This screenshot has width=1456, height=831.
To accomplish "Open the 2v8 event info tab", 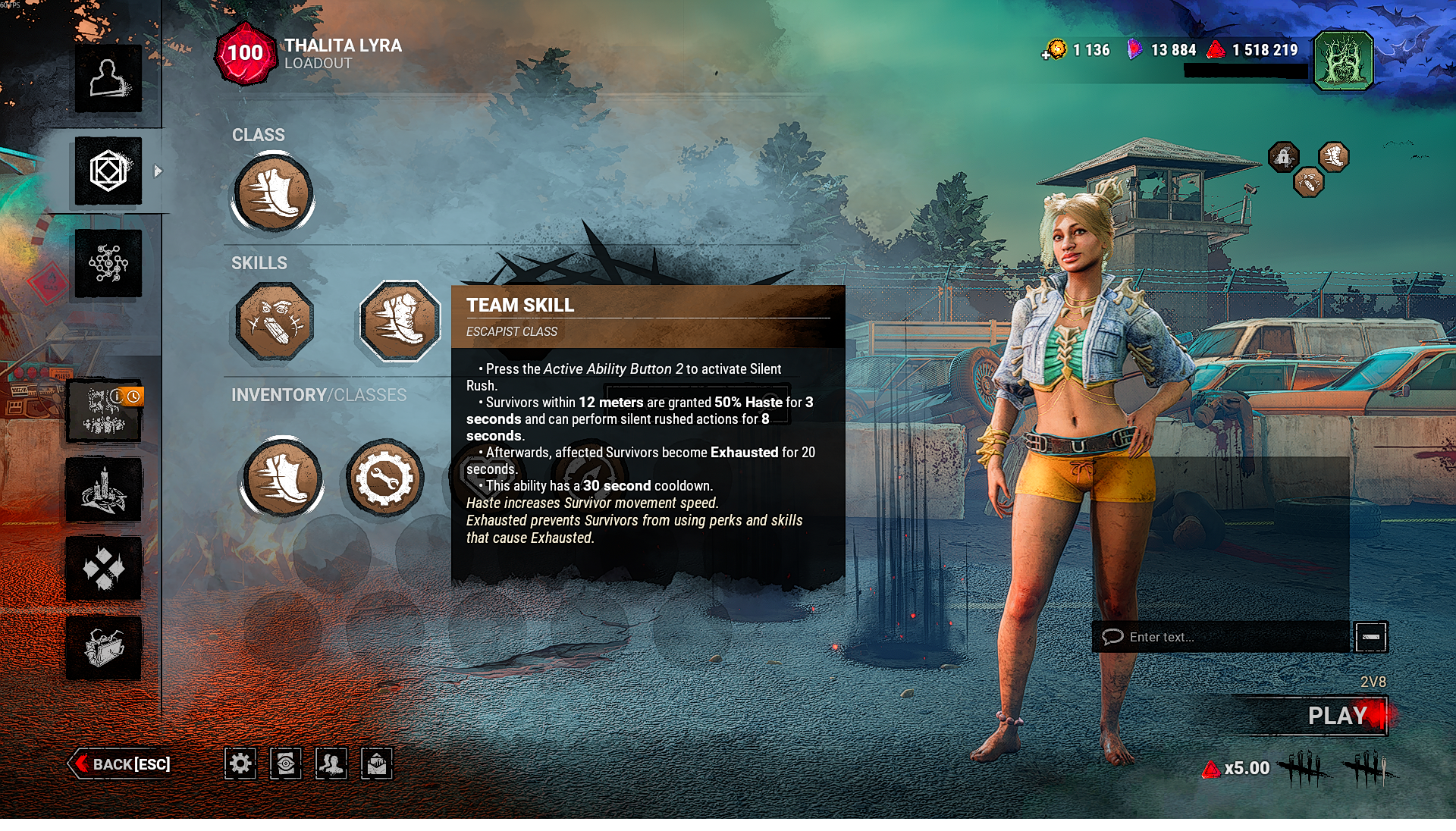I will coord(105,410).
